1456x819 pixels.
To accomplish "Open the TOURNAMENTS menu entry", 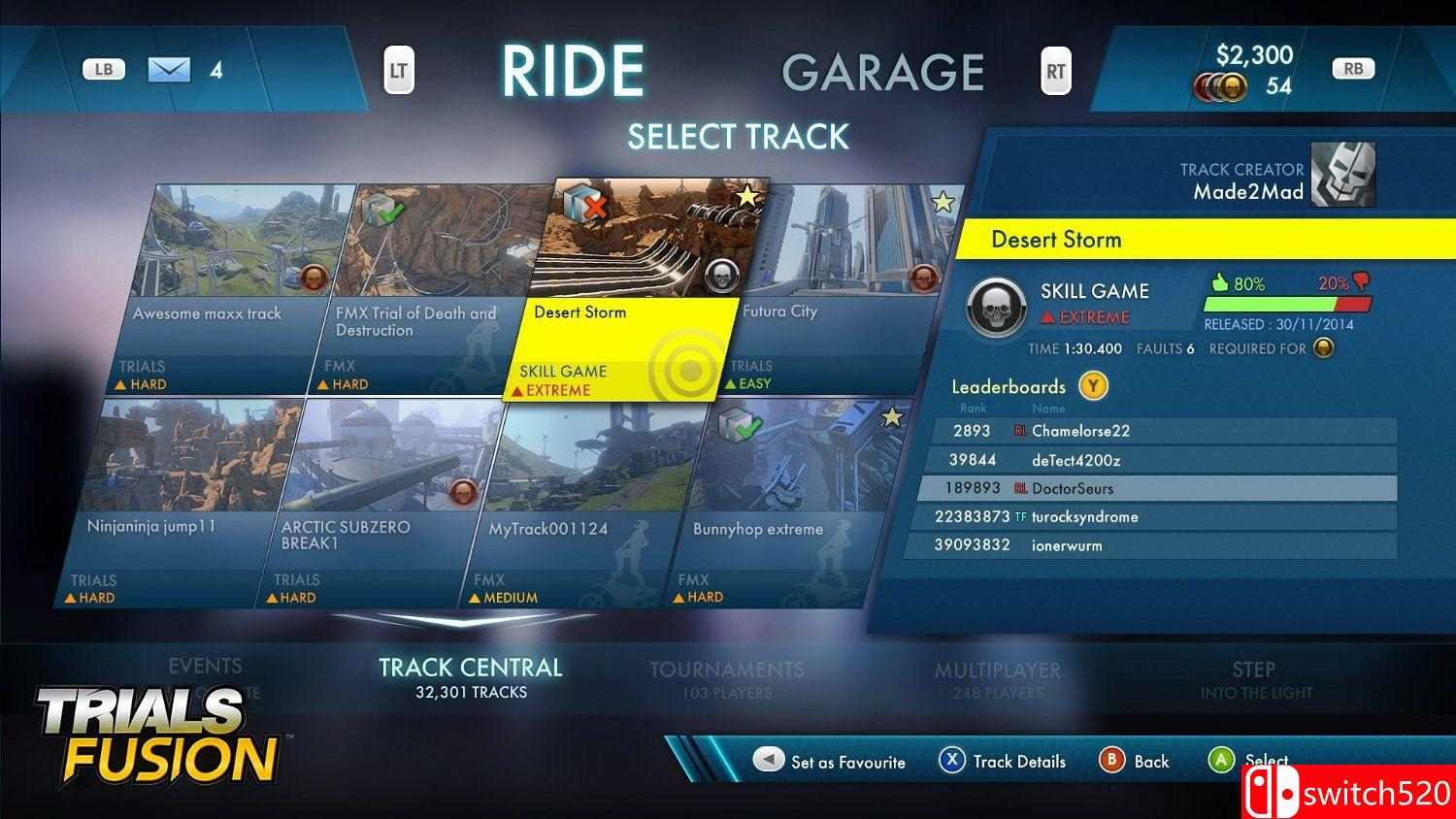I will click(x=726, y=670).
